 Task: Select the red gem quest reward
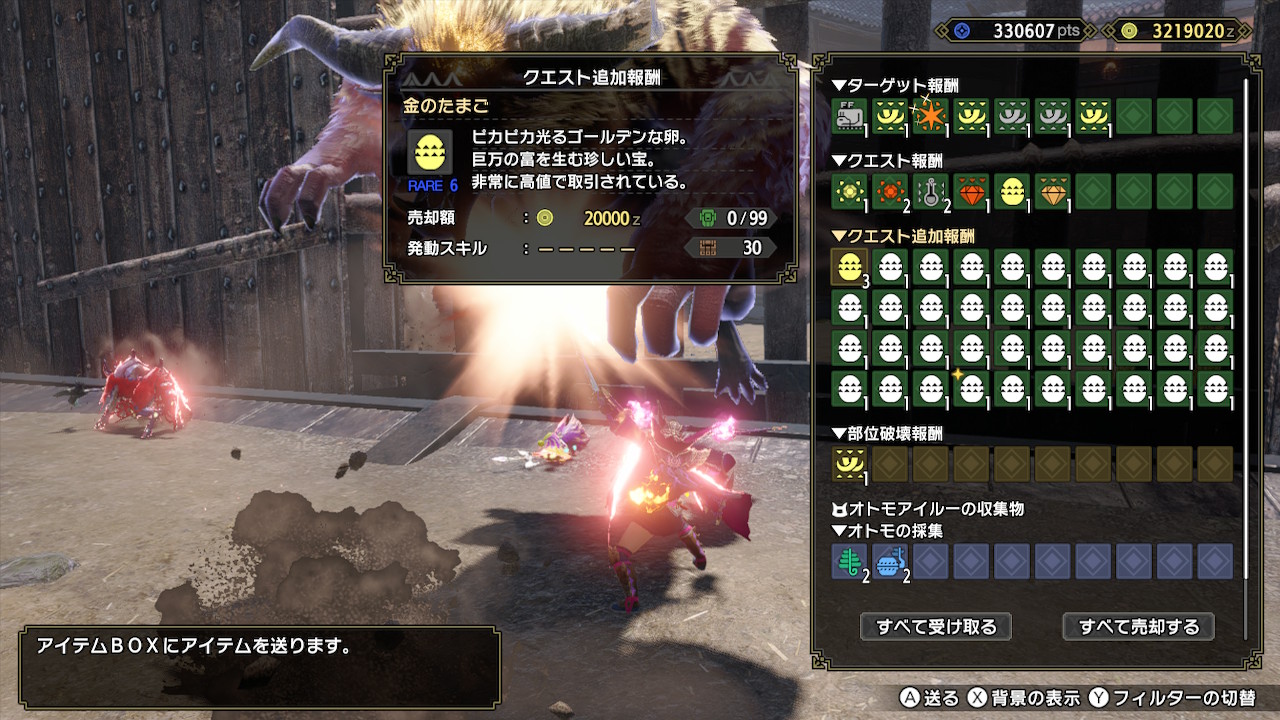pyautogui.click(x=971, y=190)
